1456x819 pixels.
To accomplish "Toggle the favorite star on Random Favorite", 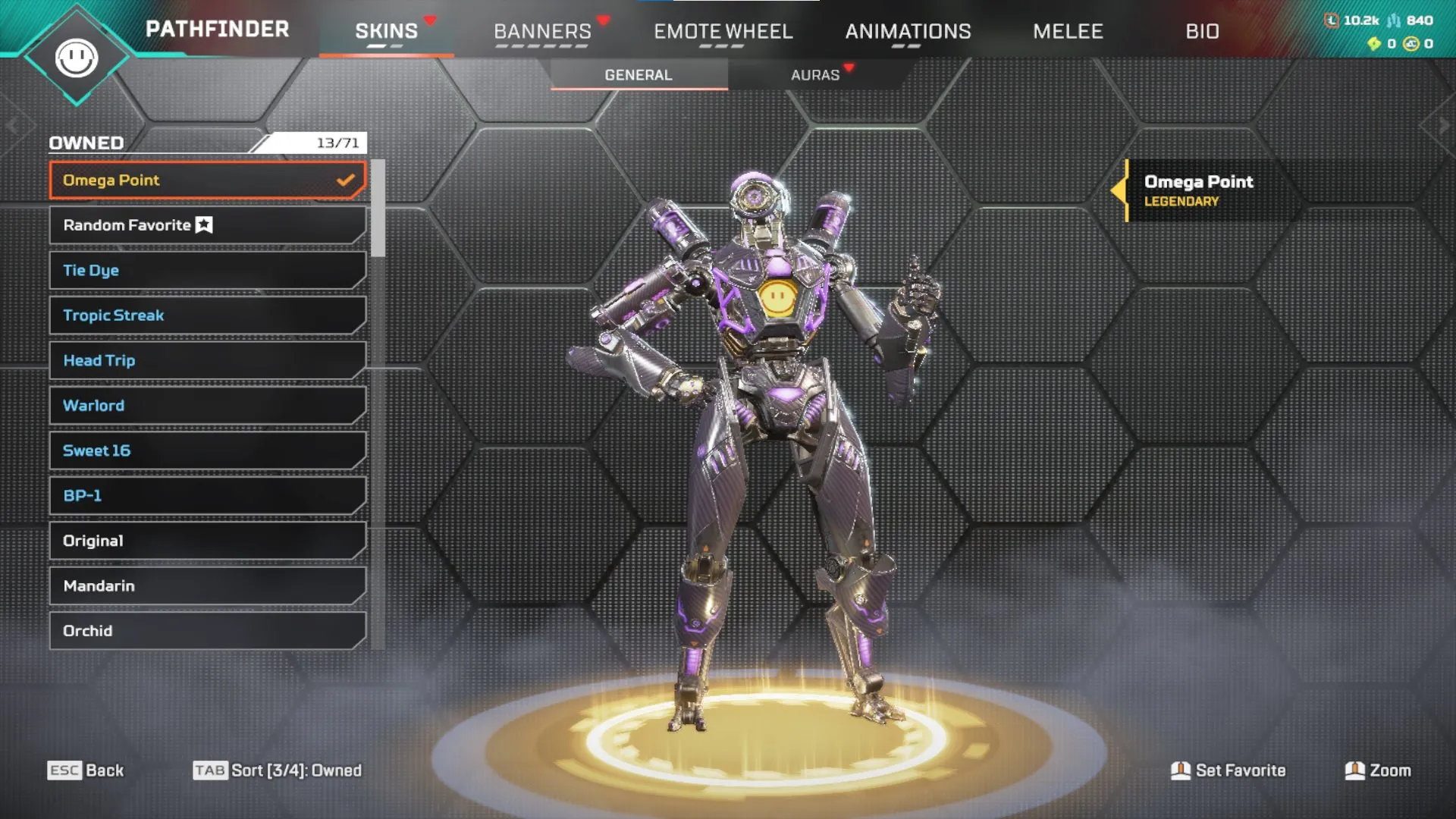I will (202, 224).
